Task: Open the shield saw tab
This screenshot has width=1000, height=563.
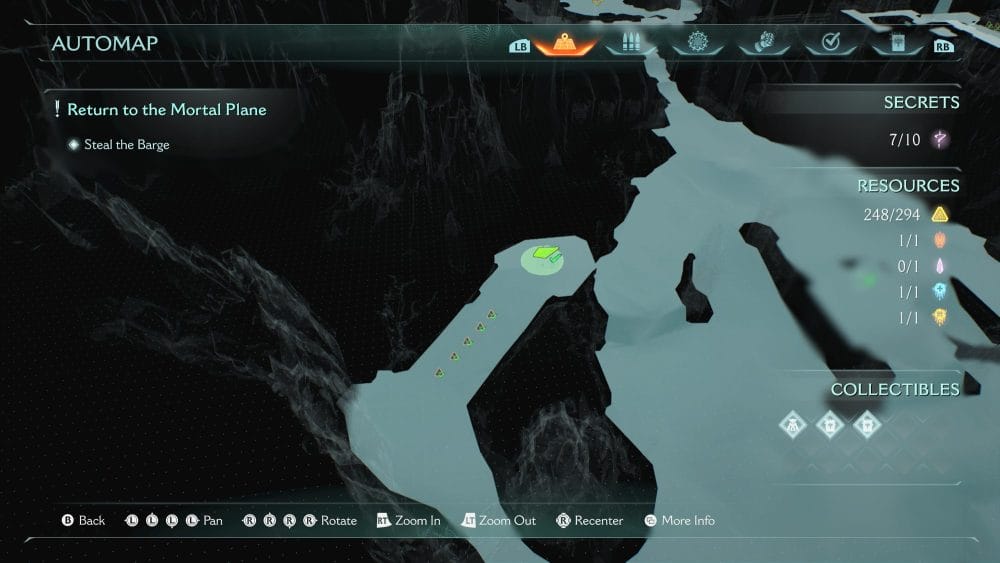Action: 697,43
